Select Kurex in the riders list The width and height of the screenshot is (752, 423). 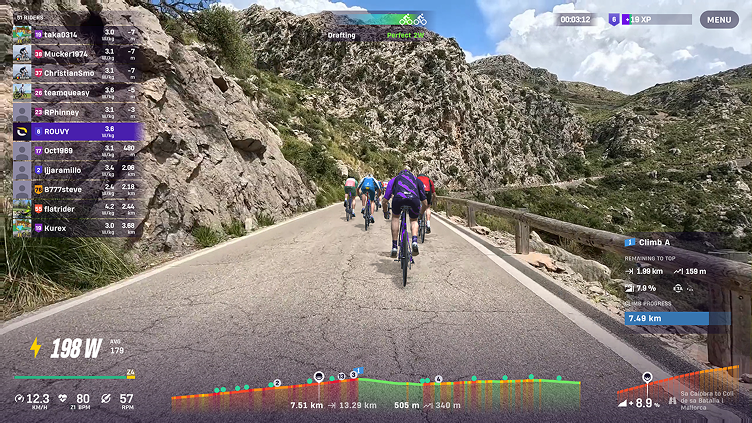[x=76, y=228]
